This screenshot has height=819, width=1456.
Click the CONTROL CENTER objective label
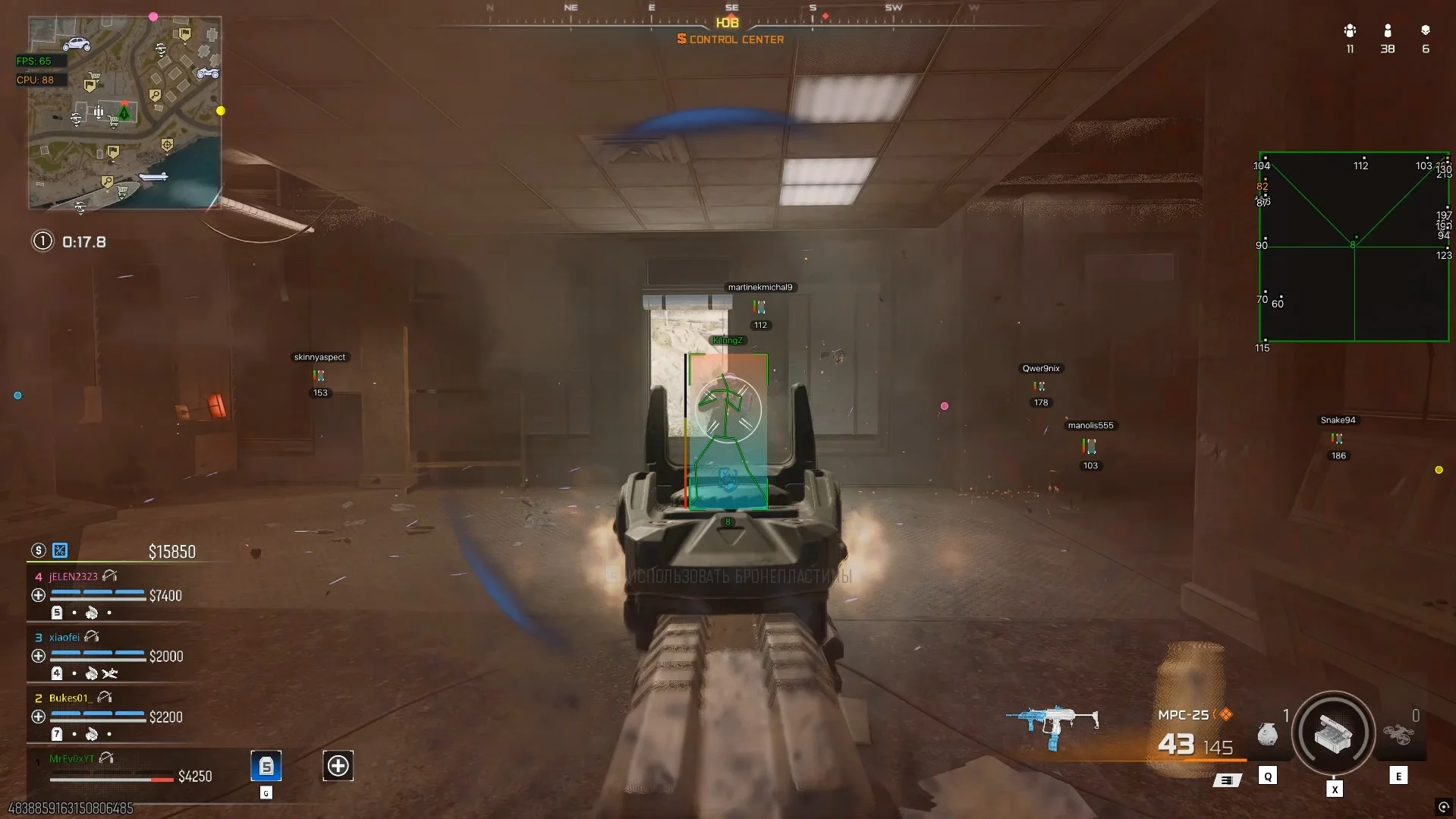click(x=731, y=39)
